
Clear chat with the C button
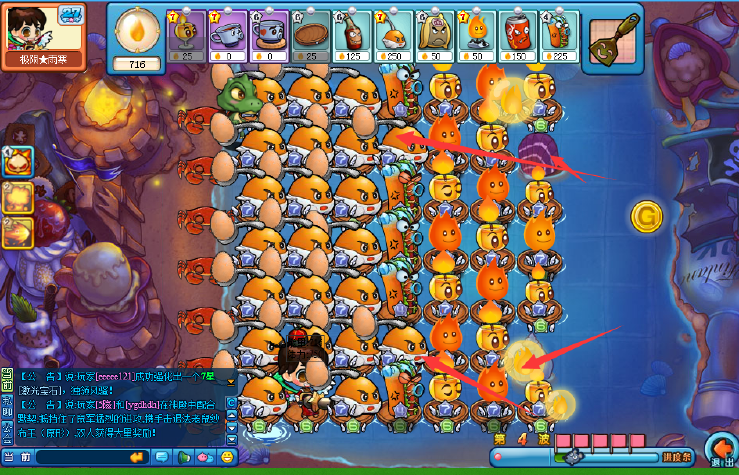231,403
